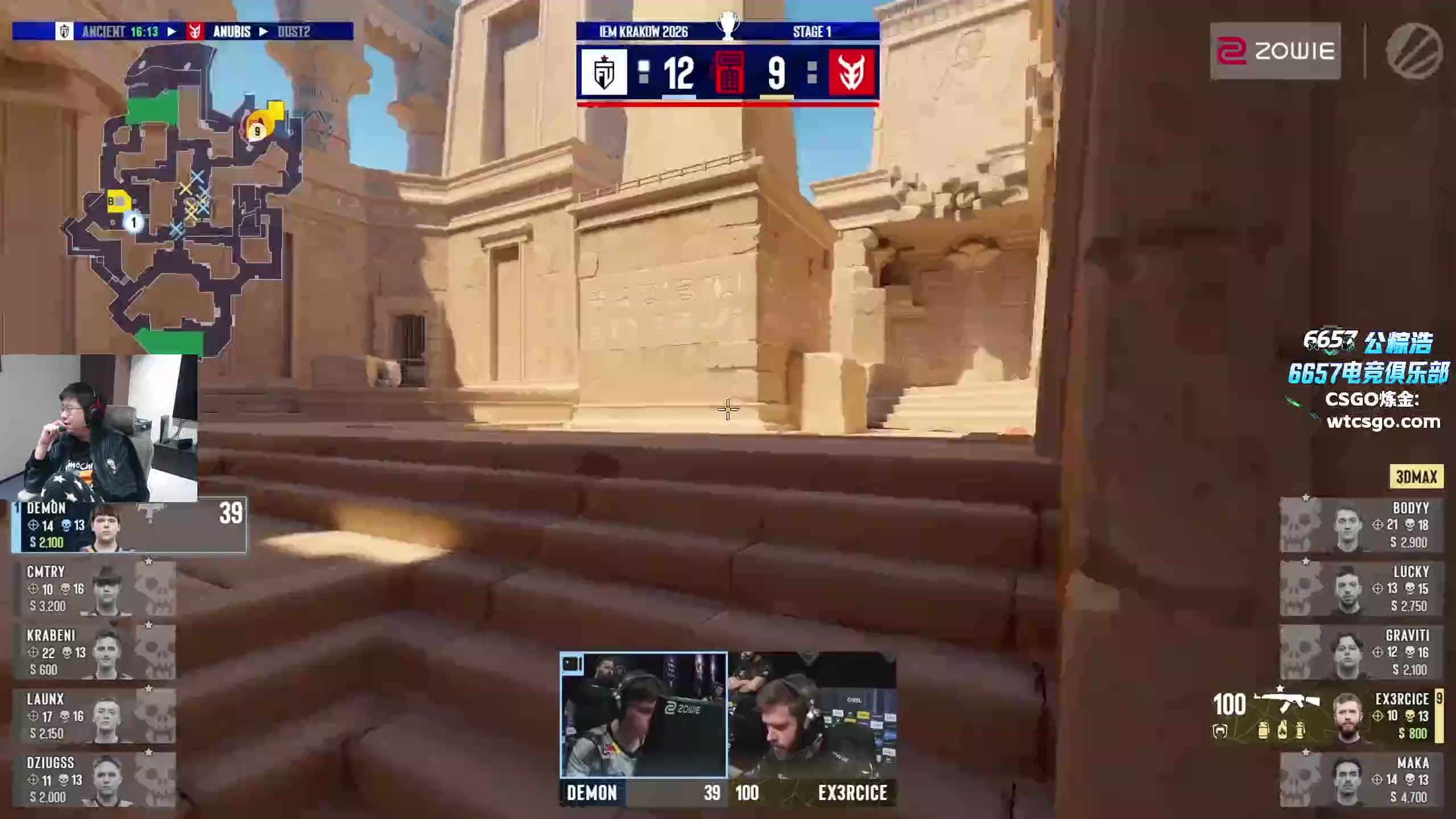Pick GRAVITI from the right roster
The image size is (1456, 819).
(x=1361, y=652)
